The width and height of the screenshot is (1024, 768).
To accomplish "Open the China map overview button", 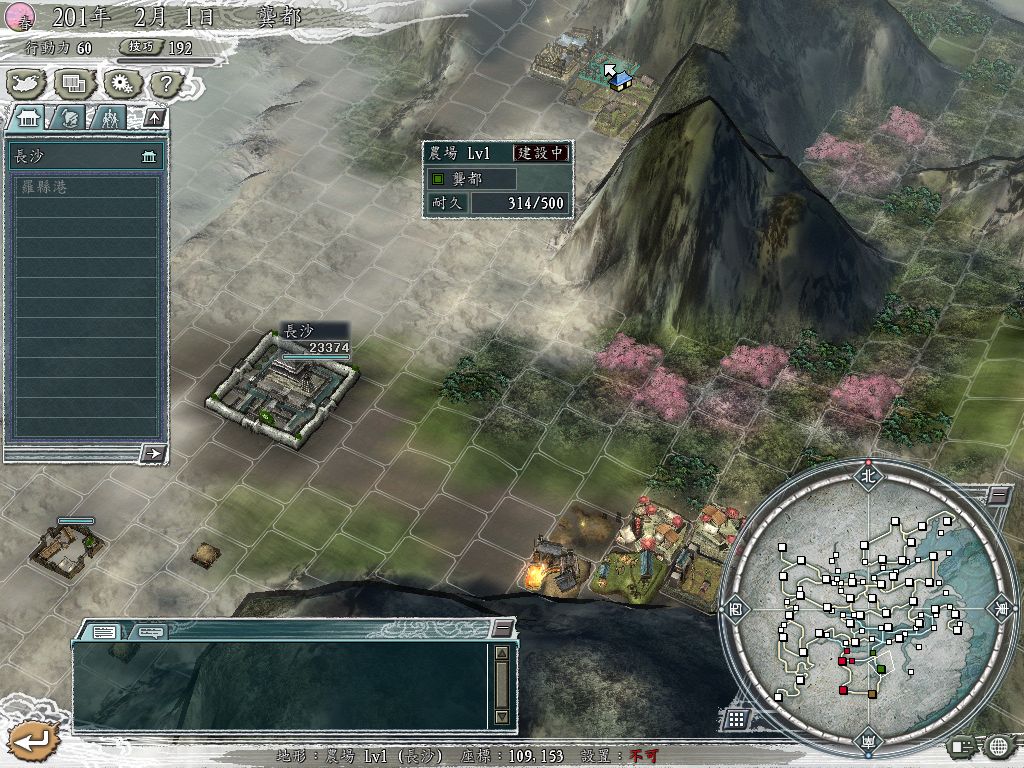I will (x=26, y=83).
